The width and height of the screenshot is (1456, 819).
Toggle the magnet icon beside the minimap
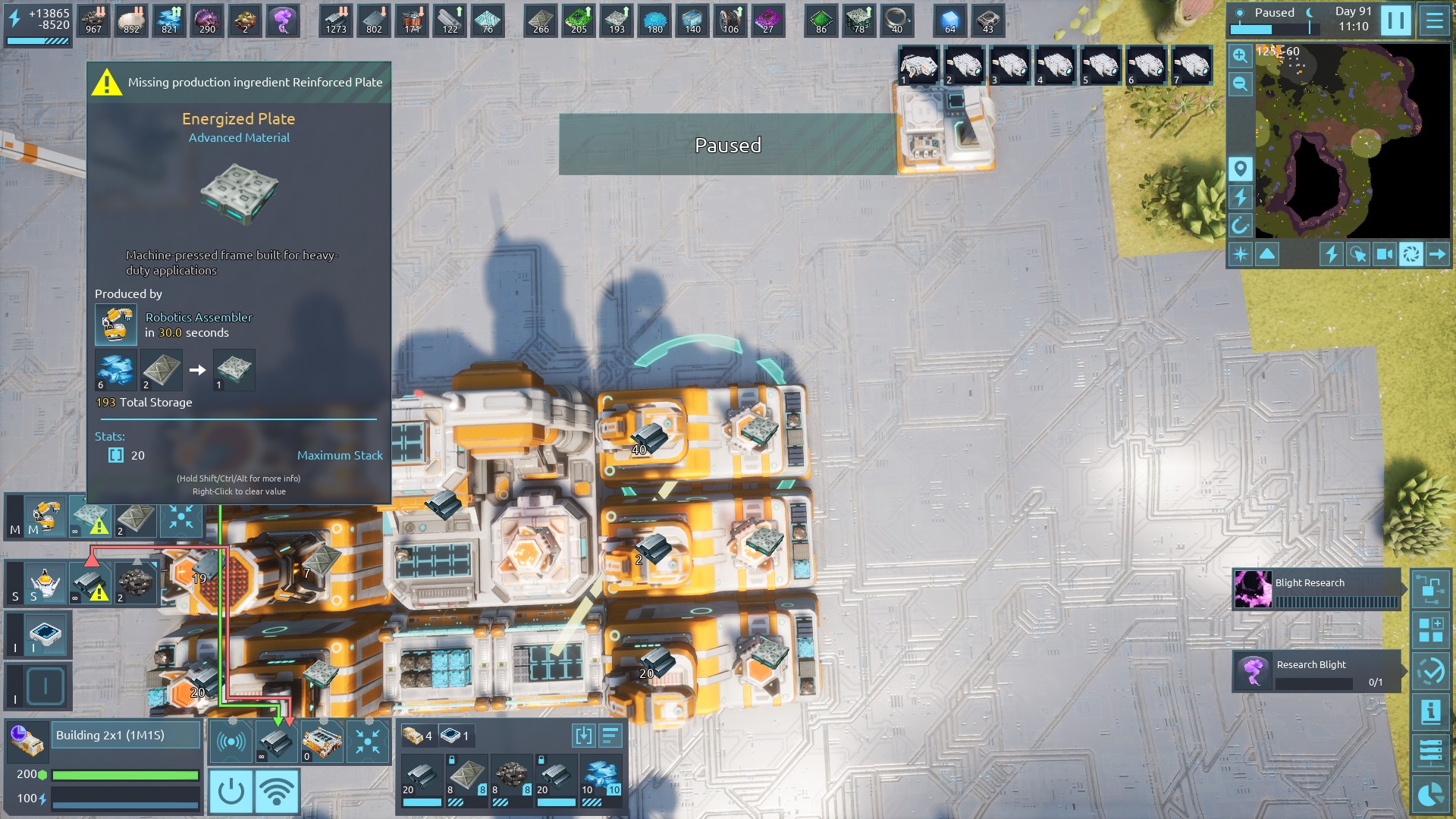tap(1240, 225)
